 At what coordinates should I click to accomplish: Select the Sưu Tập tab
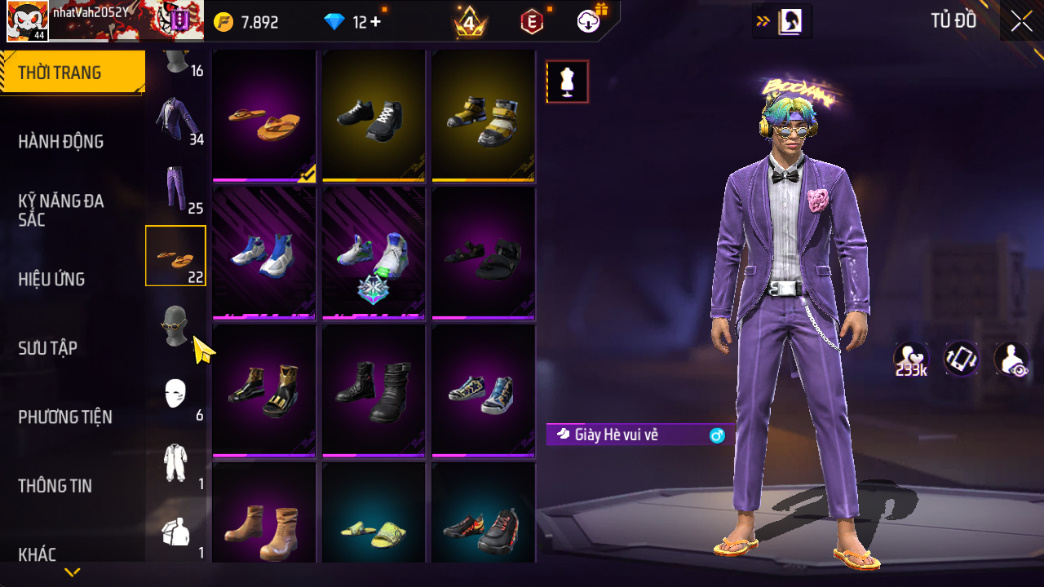48,348
